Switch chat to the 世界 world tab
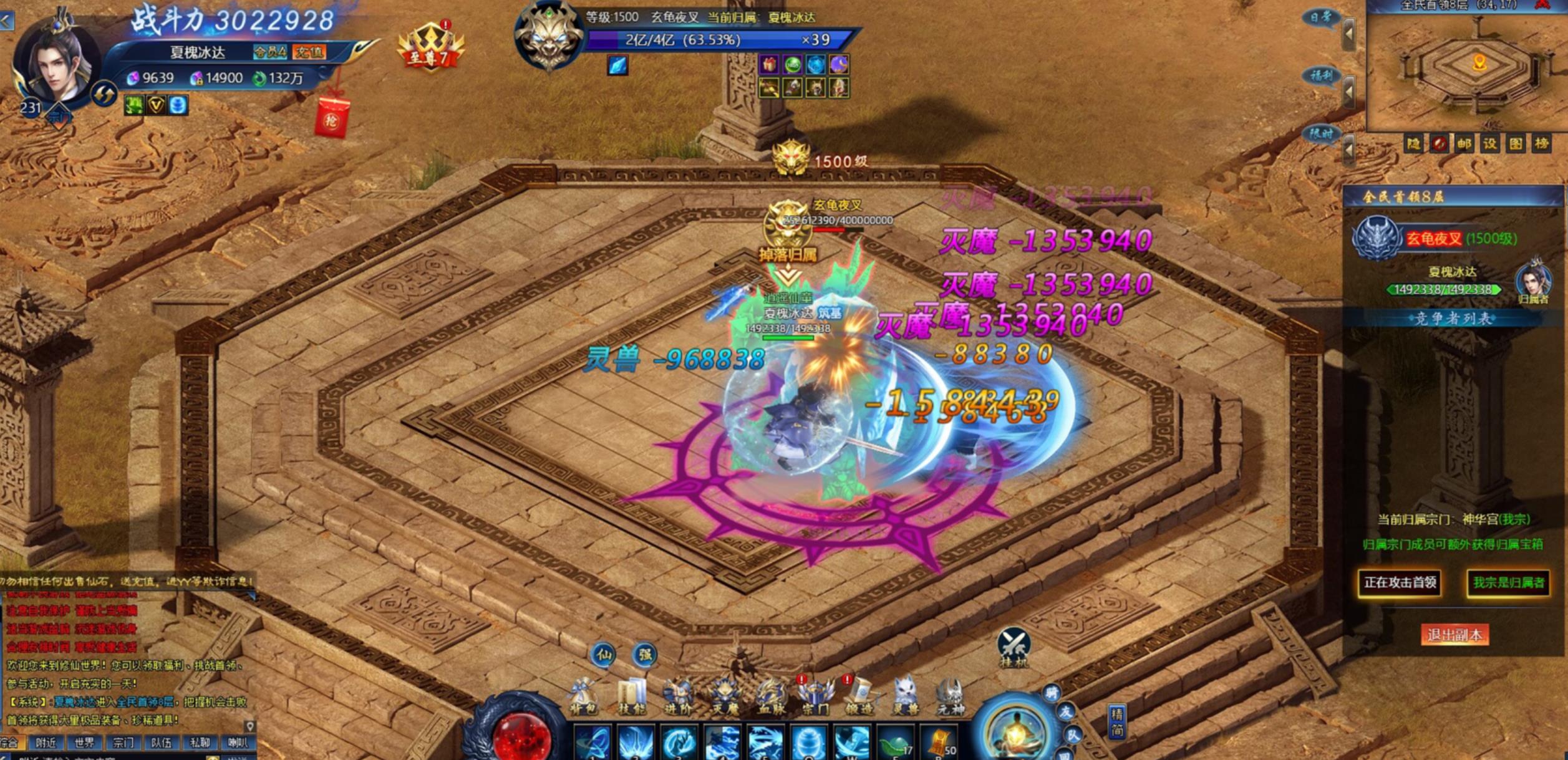 tap(84, 743)
